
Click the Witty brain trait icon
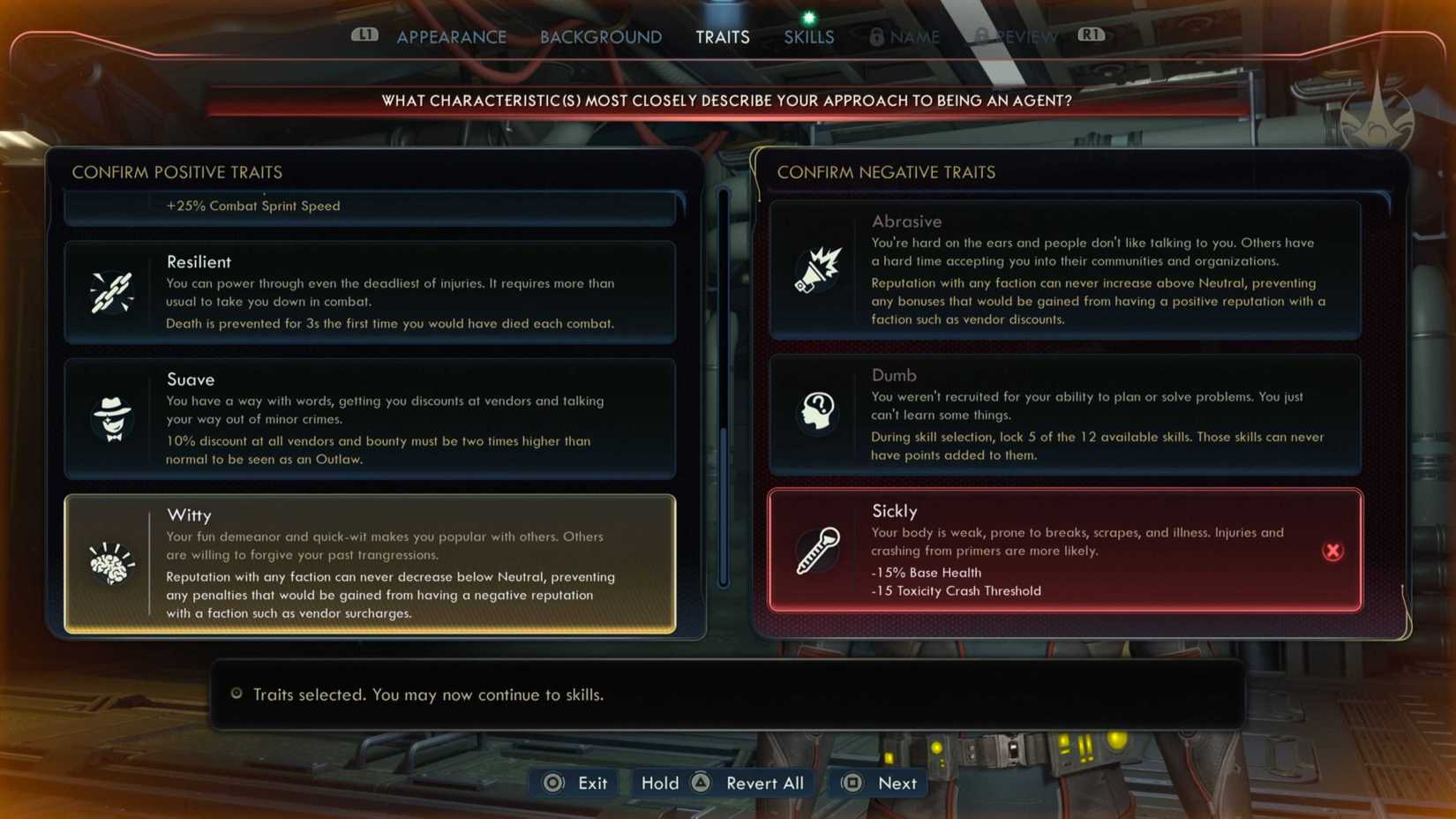pos(111,562)
